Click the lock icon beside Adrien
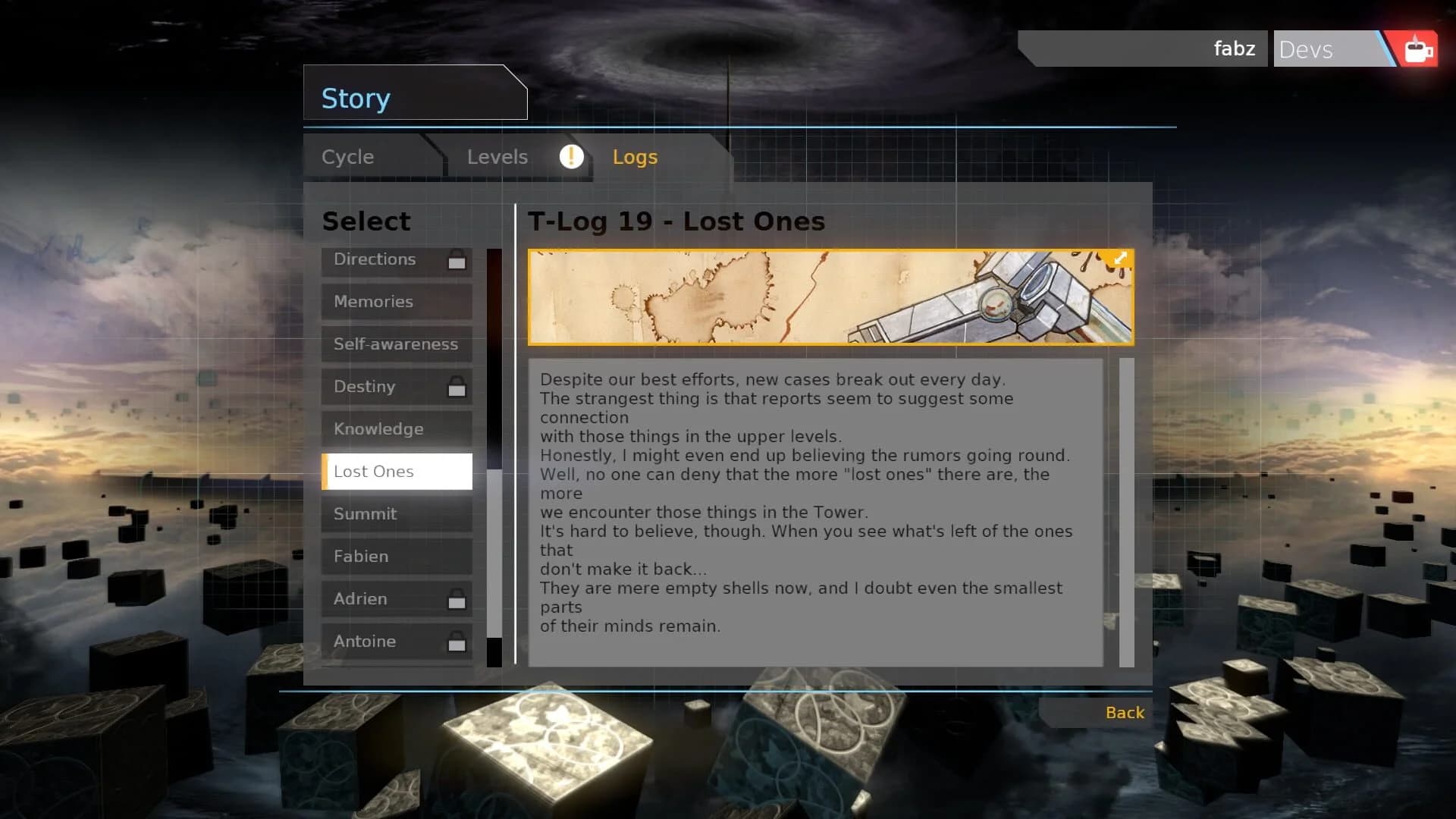Image resolution: width=1456 pixels, height=819 pixels. (x=456, y=599)
